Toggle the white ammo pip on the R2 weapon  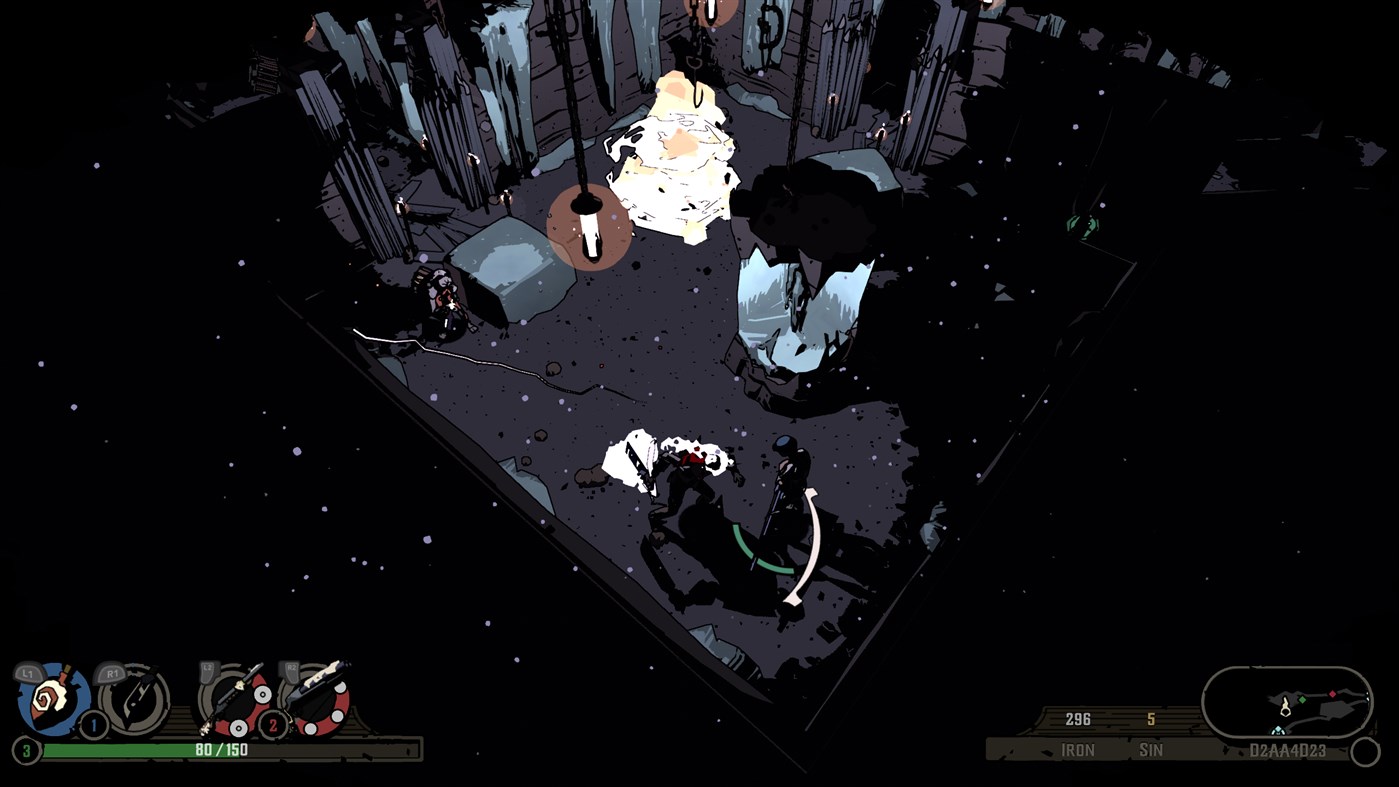pyautogui.click(x=338, y=717)
